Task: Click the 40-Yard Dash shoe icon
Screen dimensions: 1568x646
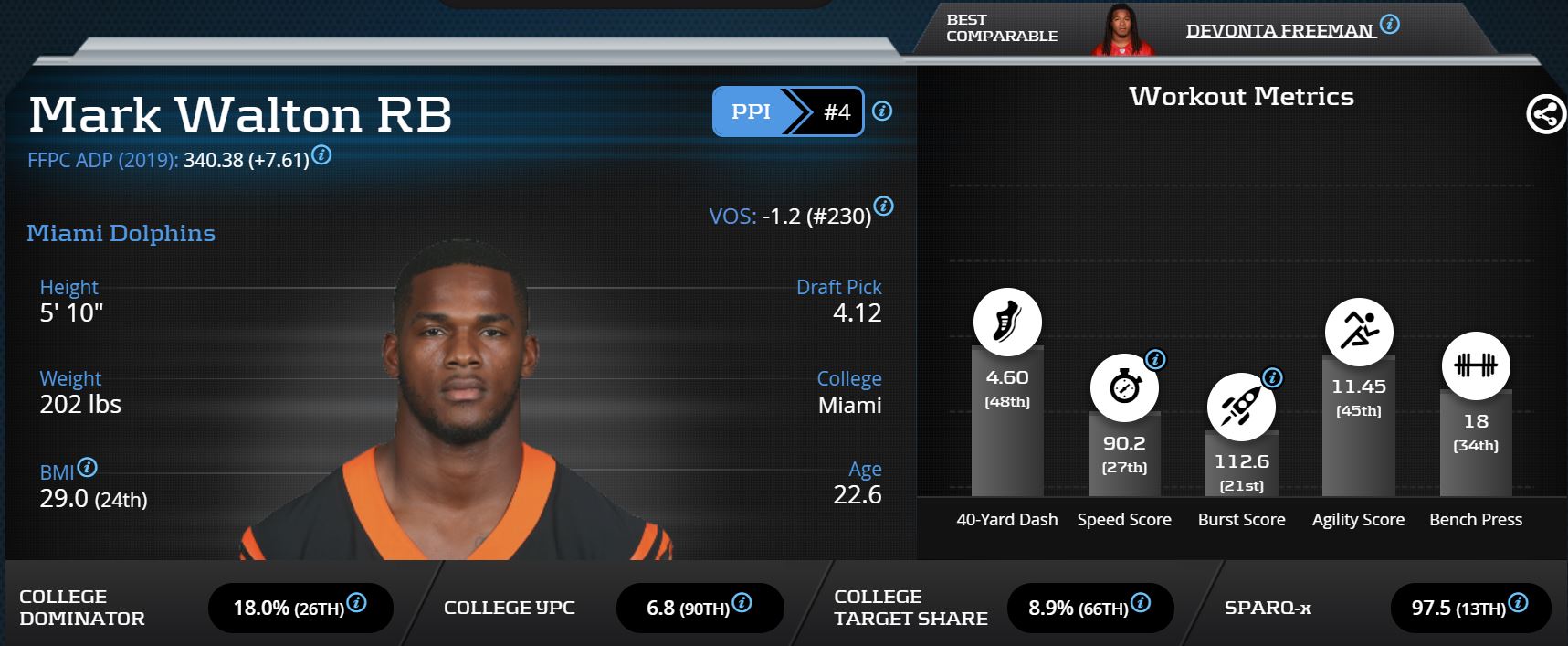Action: point(1007,323)
